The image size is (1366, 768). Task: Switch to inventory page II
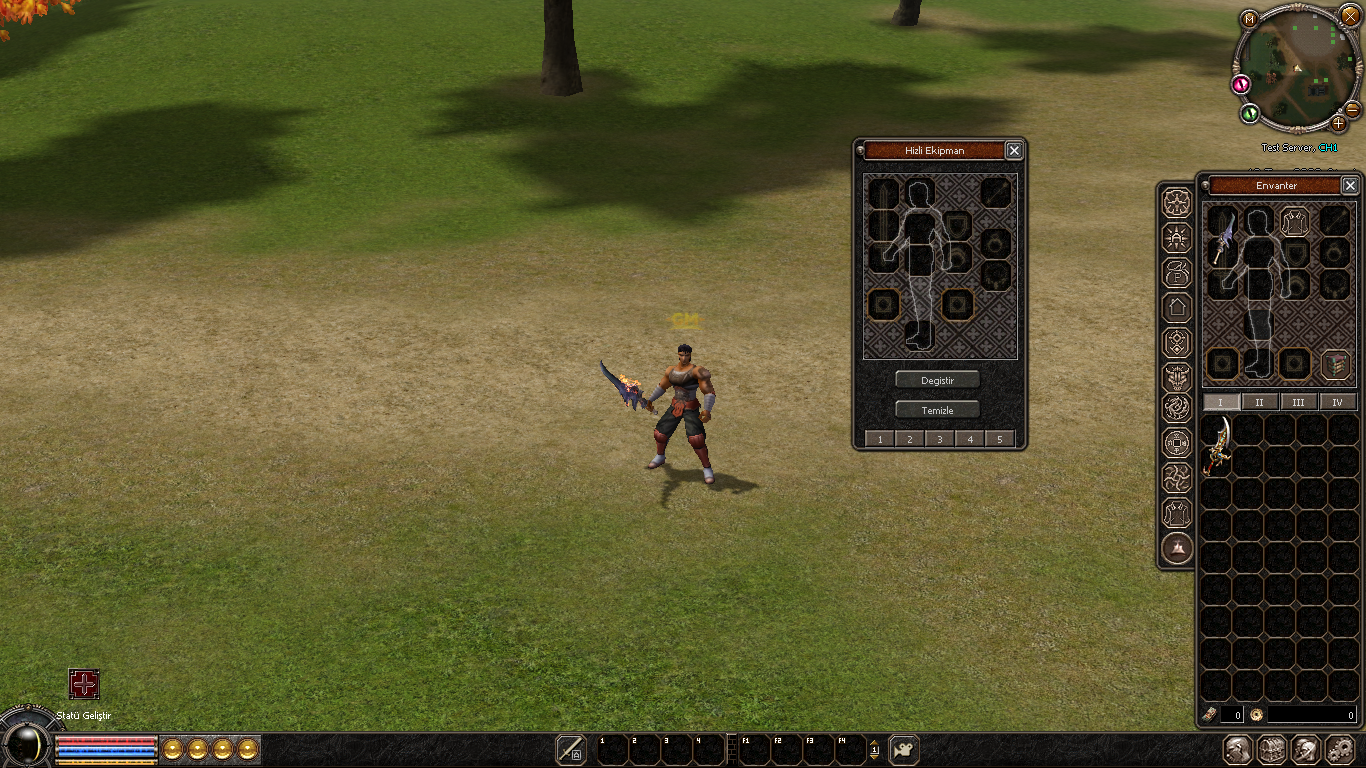point(1259,402)
